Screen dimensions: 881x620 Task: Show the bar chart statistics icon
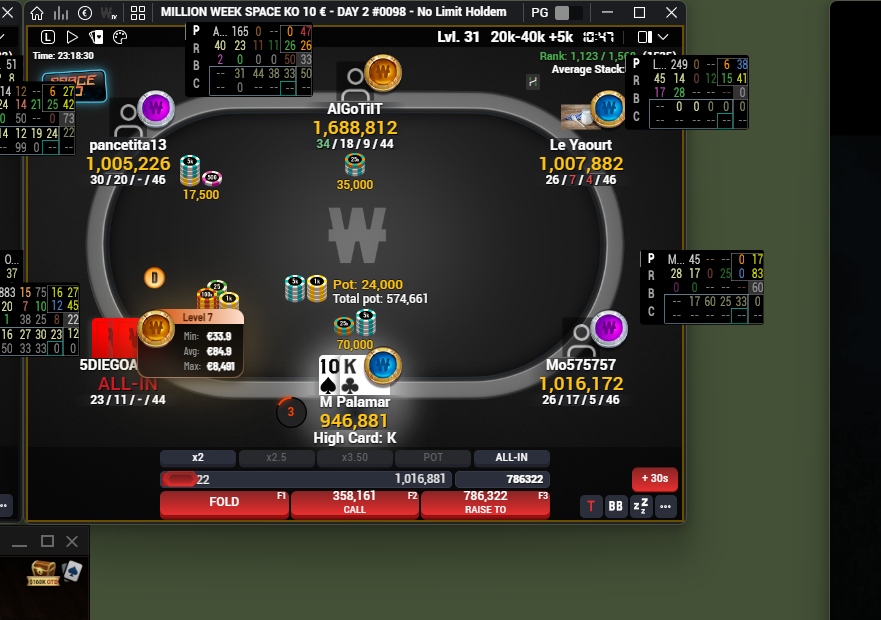pos(61,13)
